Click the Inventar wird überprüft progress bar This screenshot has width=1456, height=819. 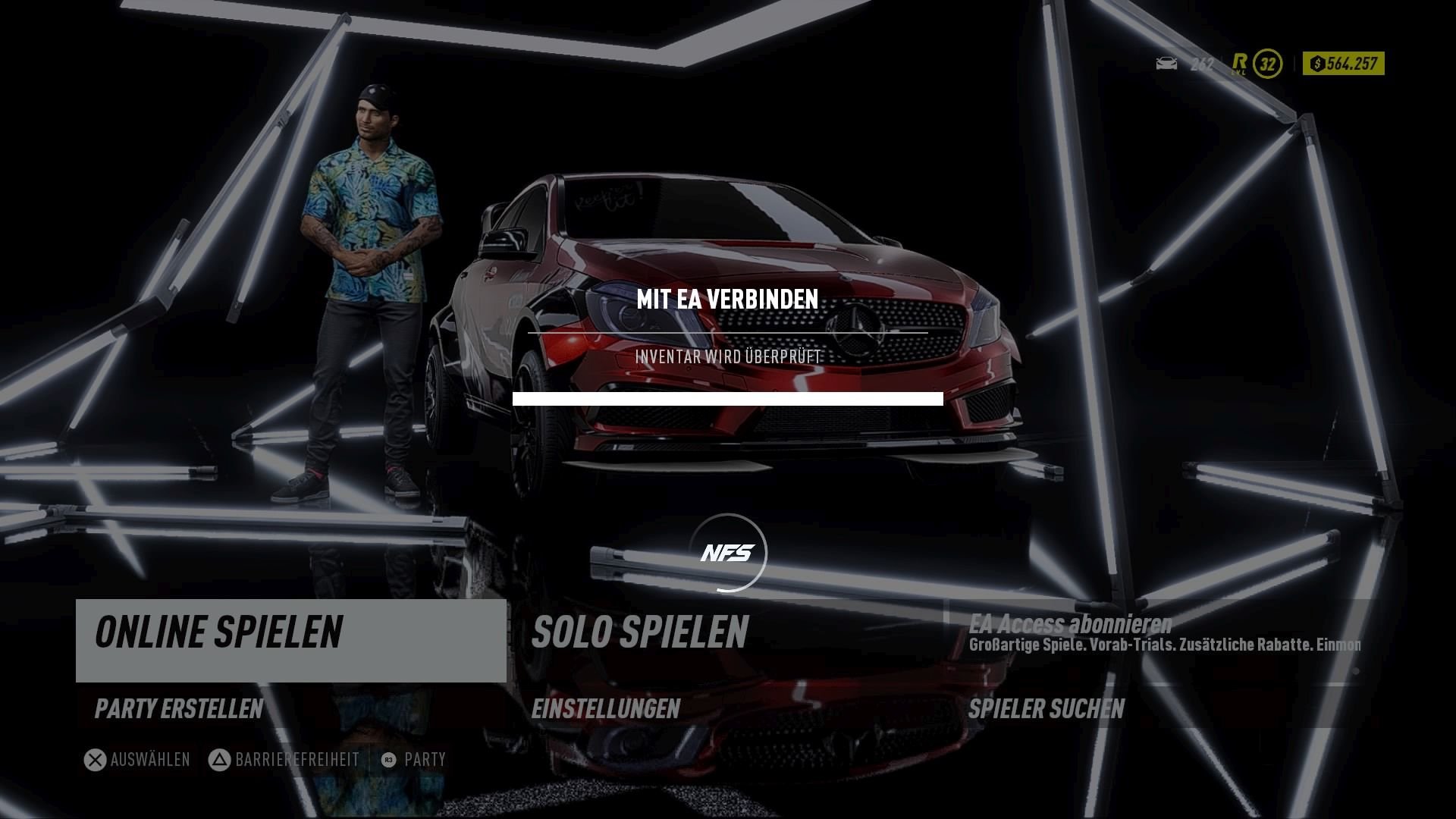(728, 397)
